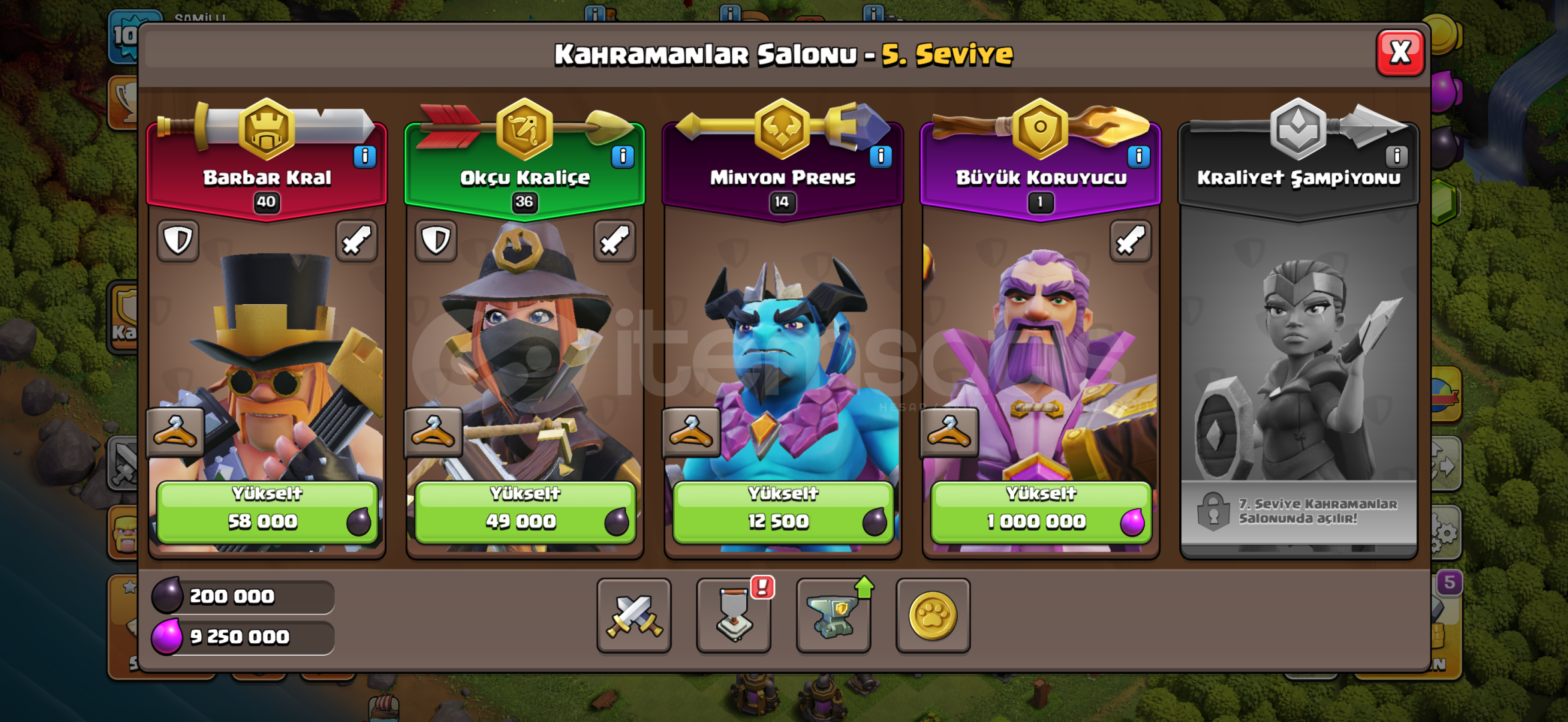
Task: Close the Kahramanlar Salonu window
Action: click(x=1399, y=51)
